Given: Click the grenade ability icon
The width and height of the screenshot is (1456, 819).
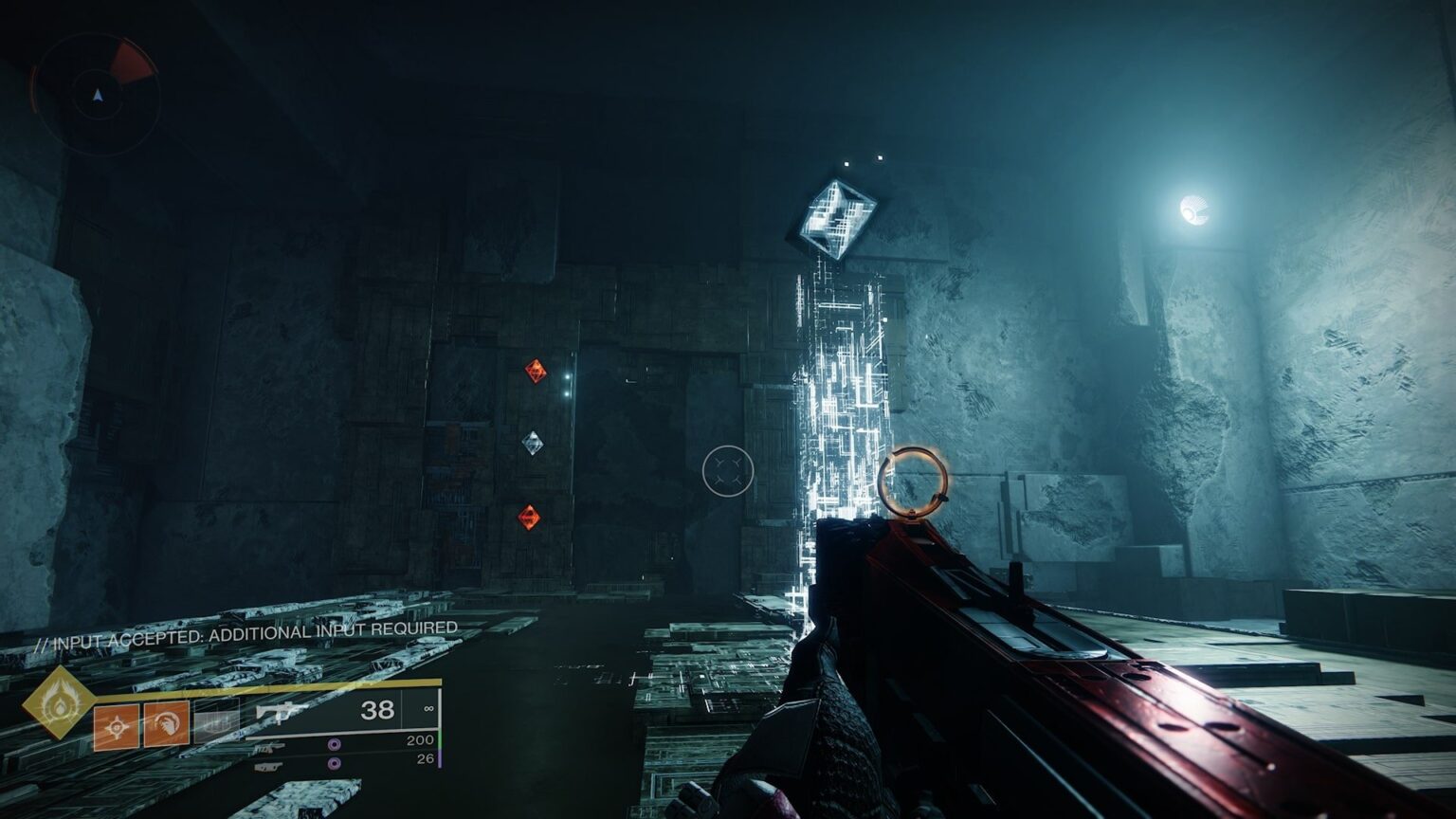Looking at the screenshot, I should pyautogui.click(x=116, y=725).
